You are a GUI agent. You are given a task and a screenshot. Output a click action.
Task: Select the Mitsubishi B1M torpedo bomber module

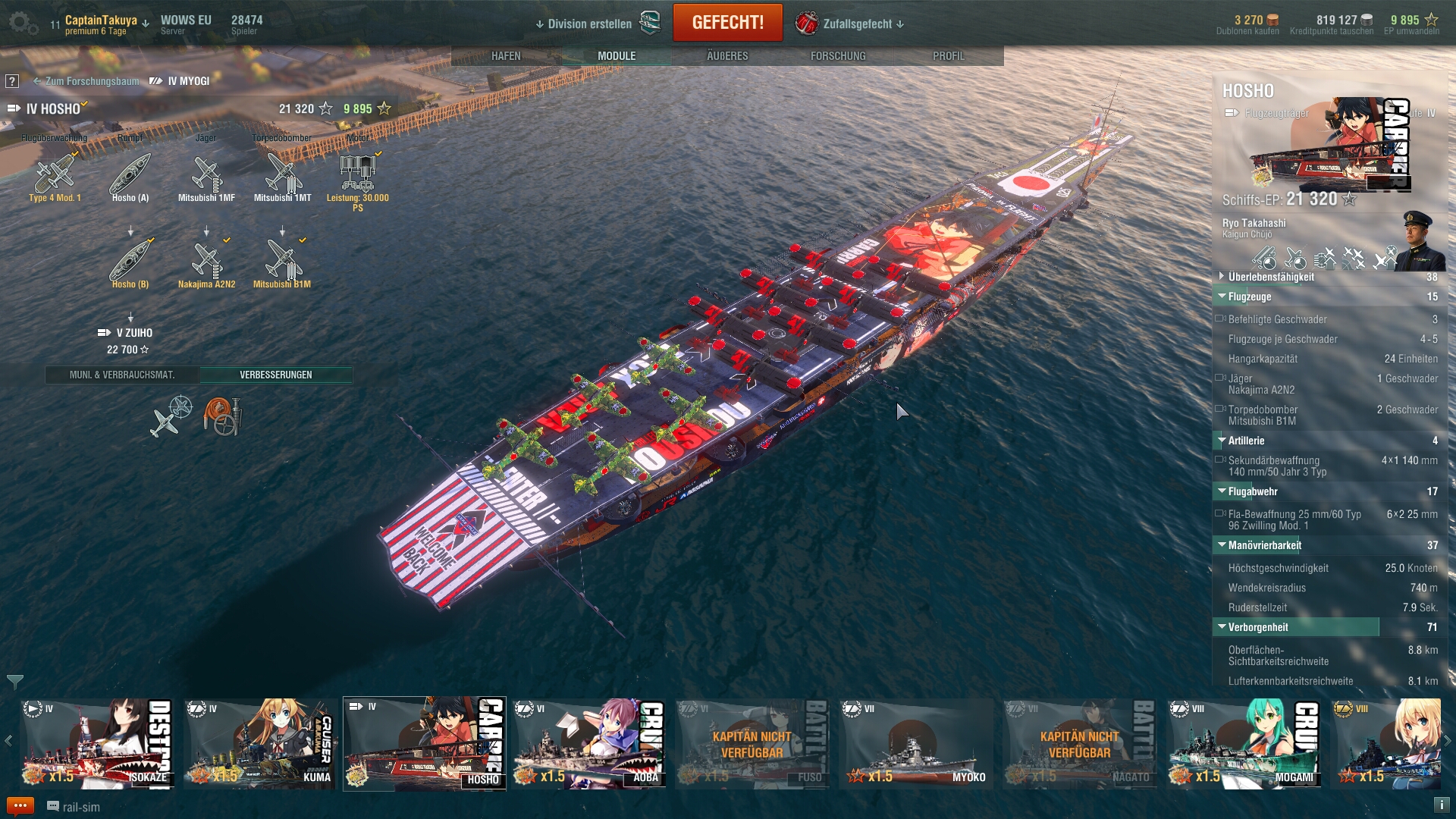click(282, 263)
